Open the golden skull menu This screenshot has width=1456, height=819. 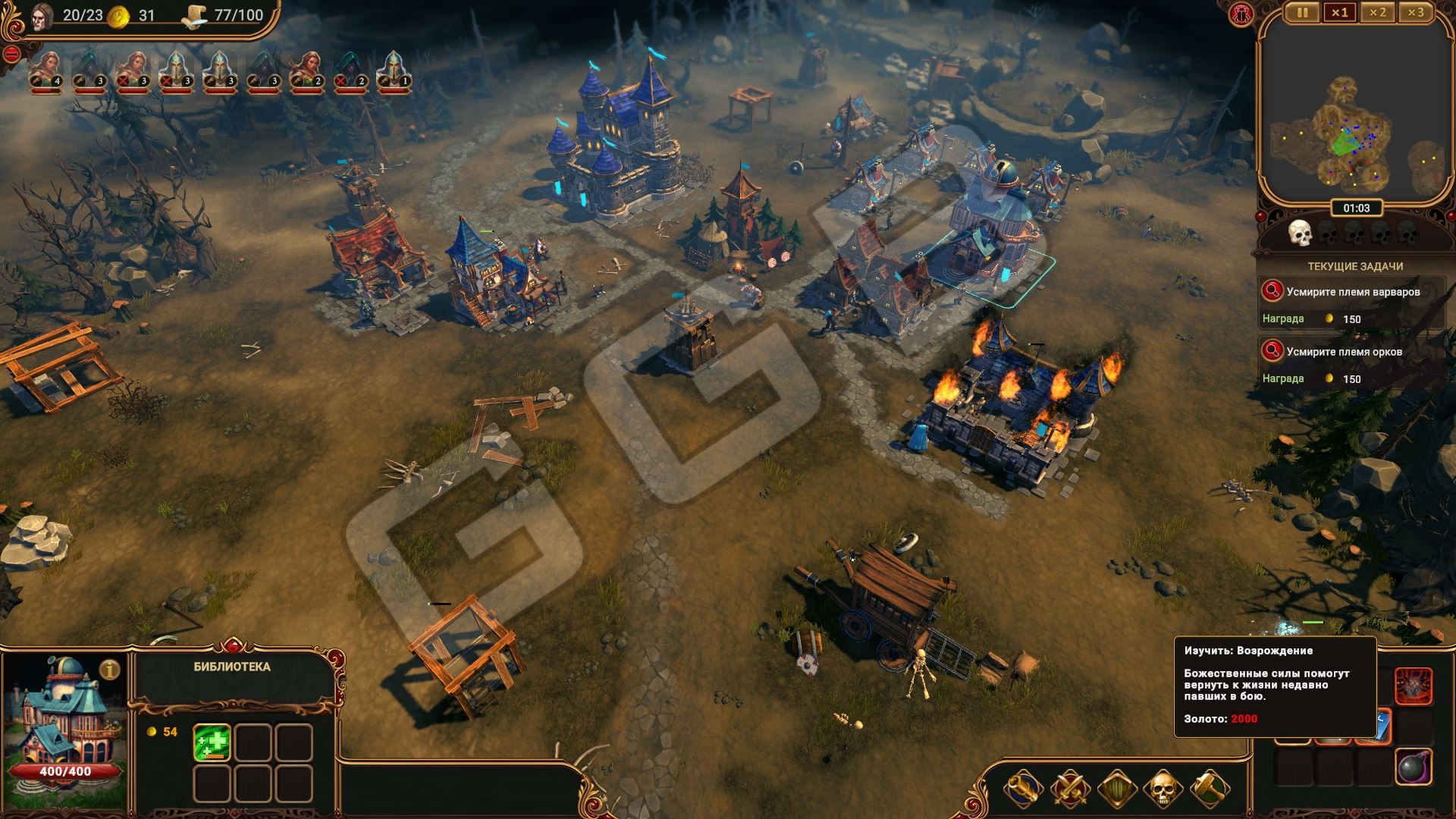(1163, 789)
